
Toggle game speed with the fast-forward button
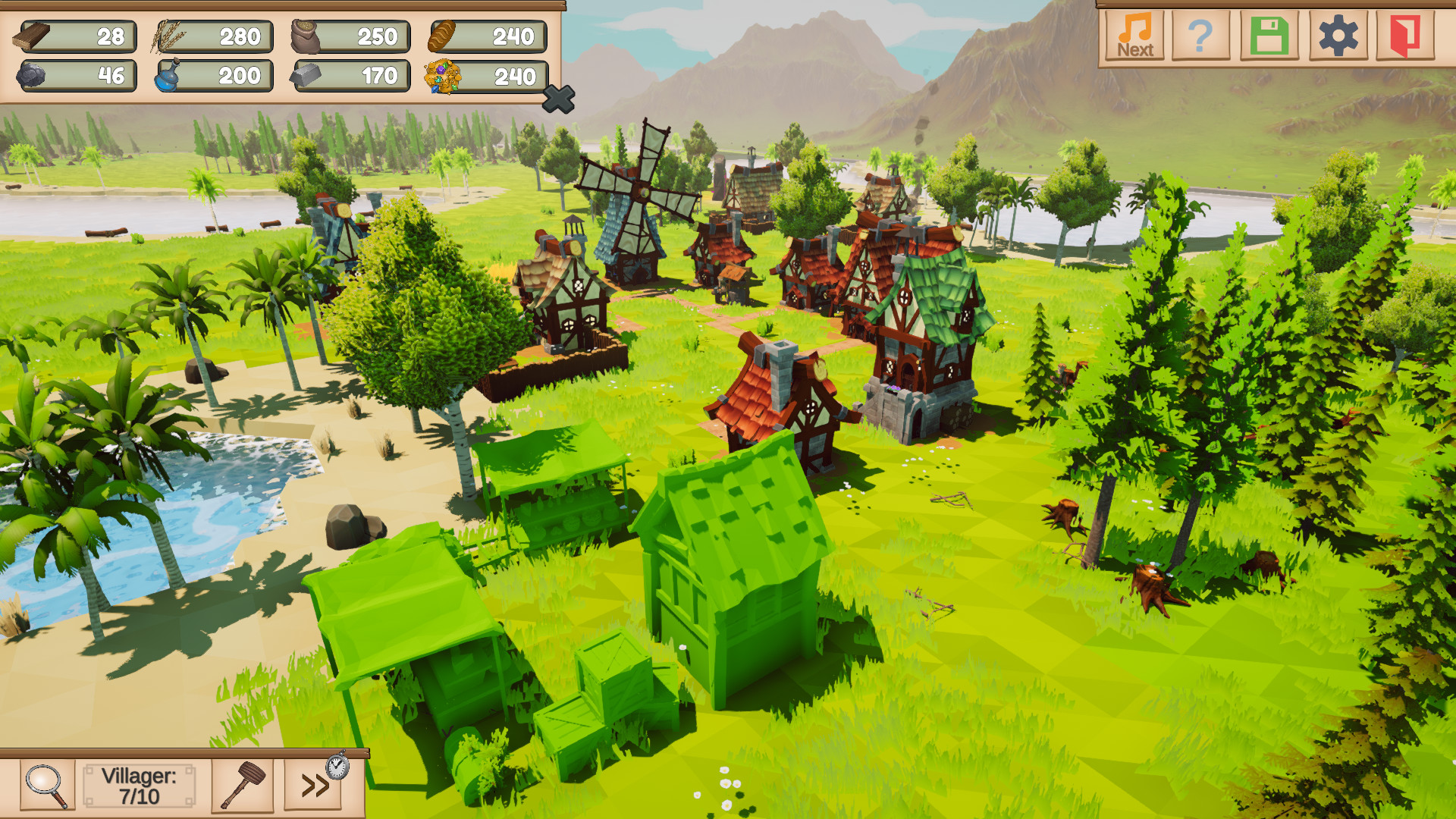click(315, 786)
